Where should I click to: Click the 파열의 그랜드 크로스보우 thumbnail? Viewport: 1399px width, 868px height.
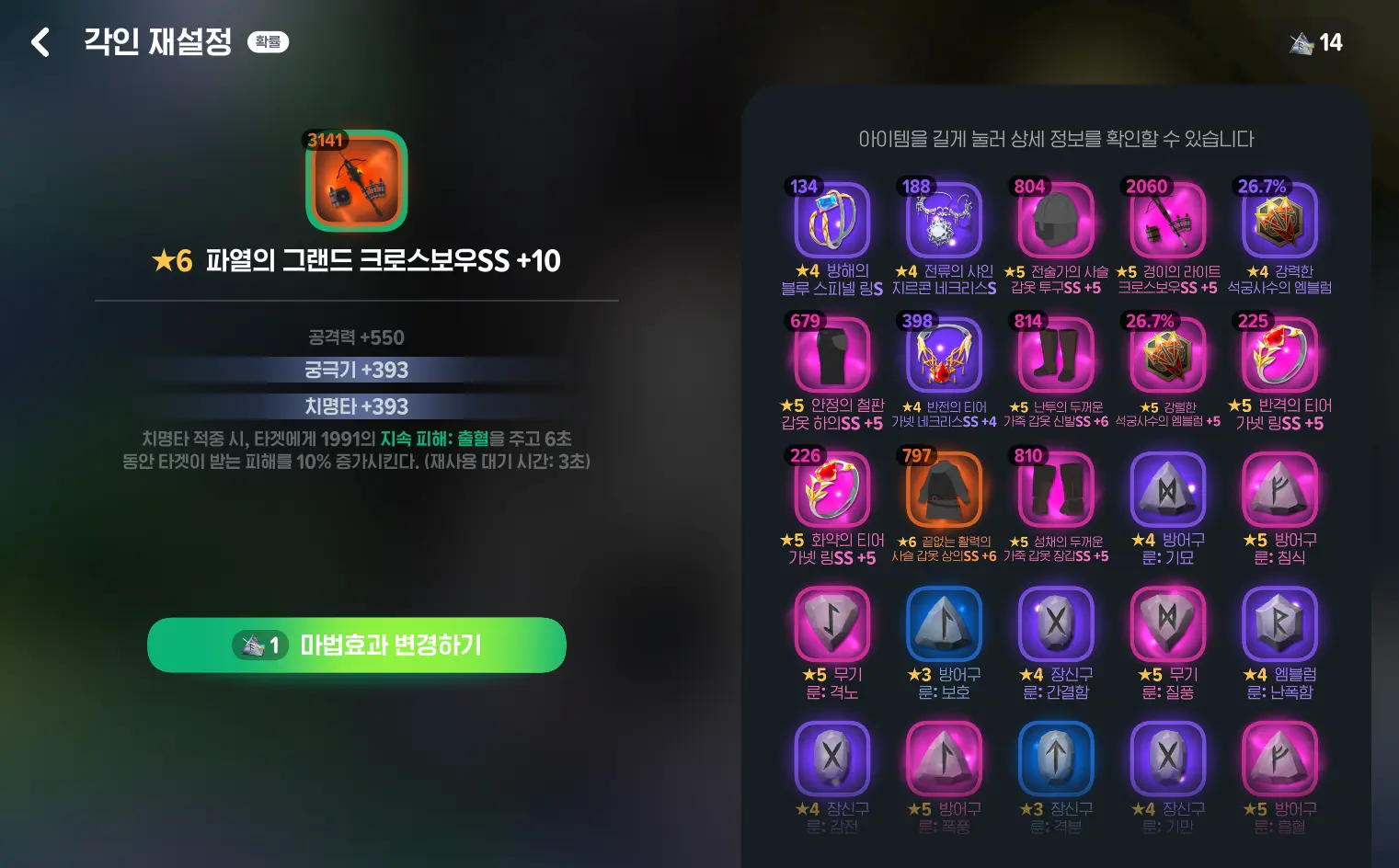(x=356, y=181)
